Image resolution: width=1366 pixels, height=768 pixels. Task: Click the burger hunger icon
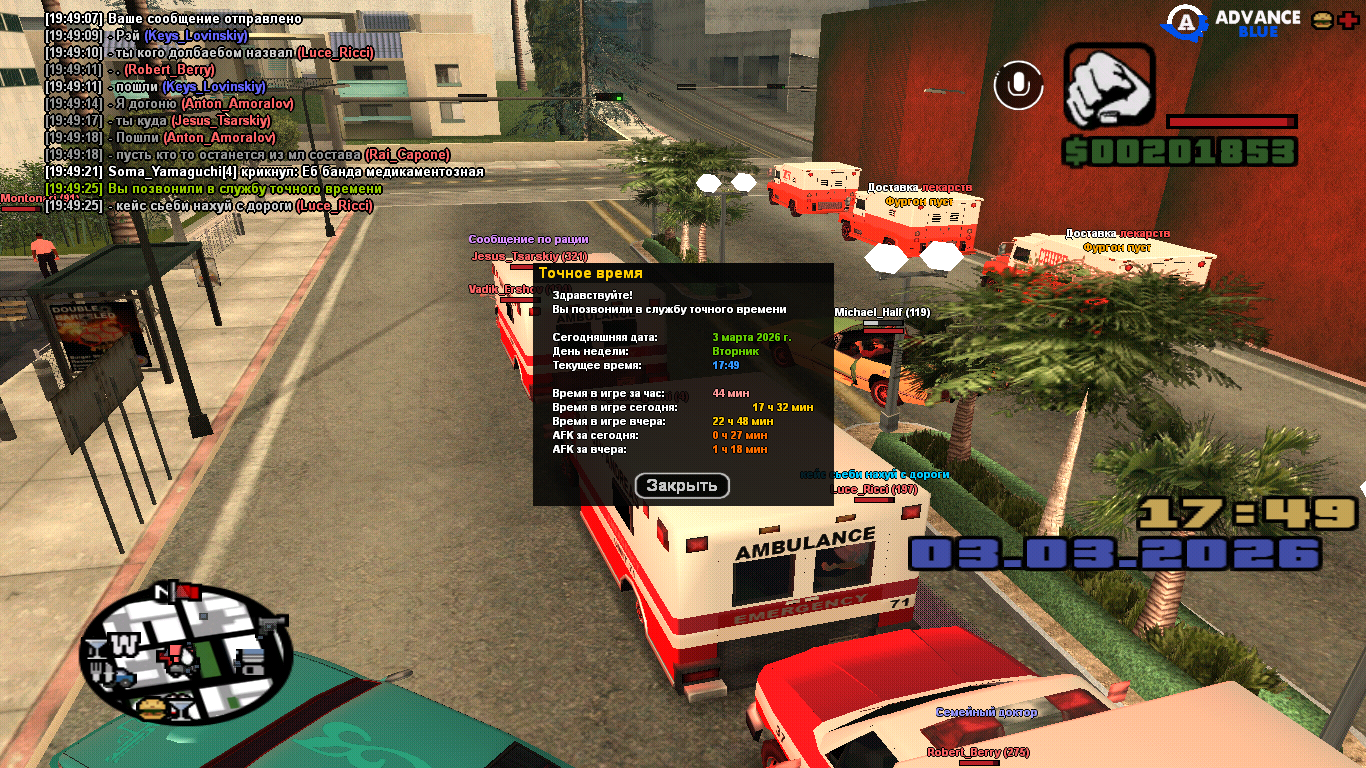tap(1322, 20)
